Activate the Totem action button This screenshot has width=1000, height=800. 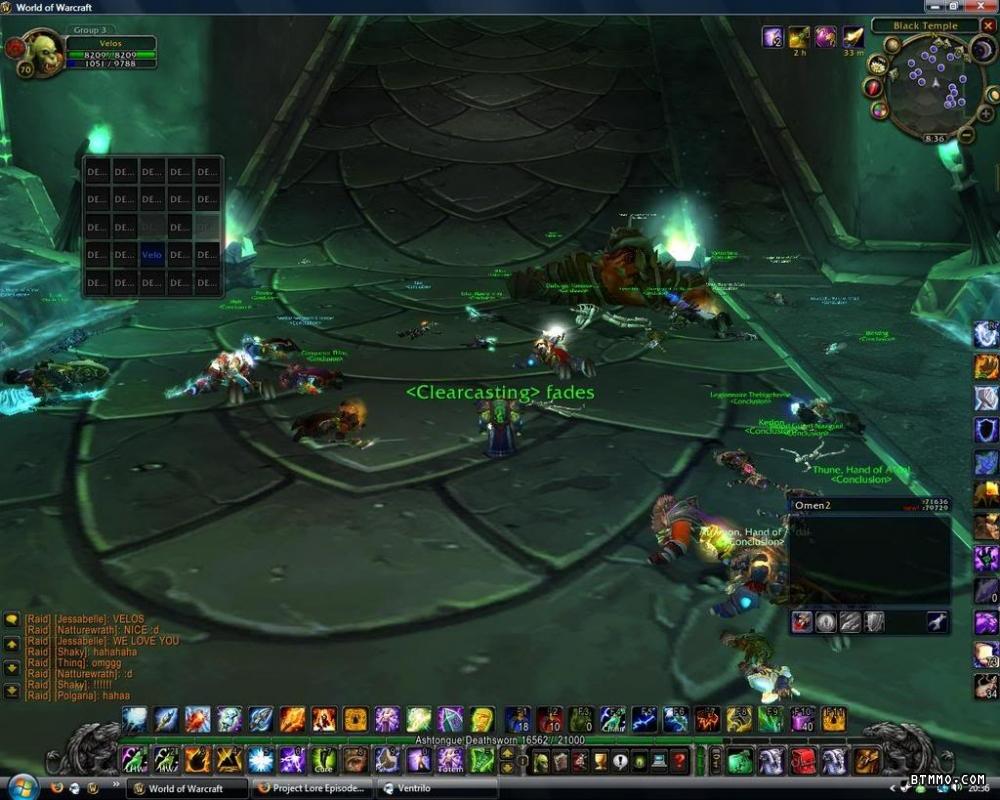[x=450, y=761]
